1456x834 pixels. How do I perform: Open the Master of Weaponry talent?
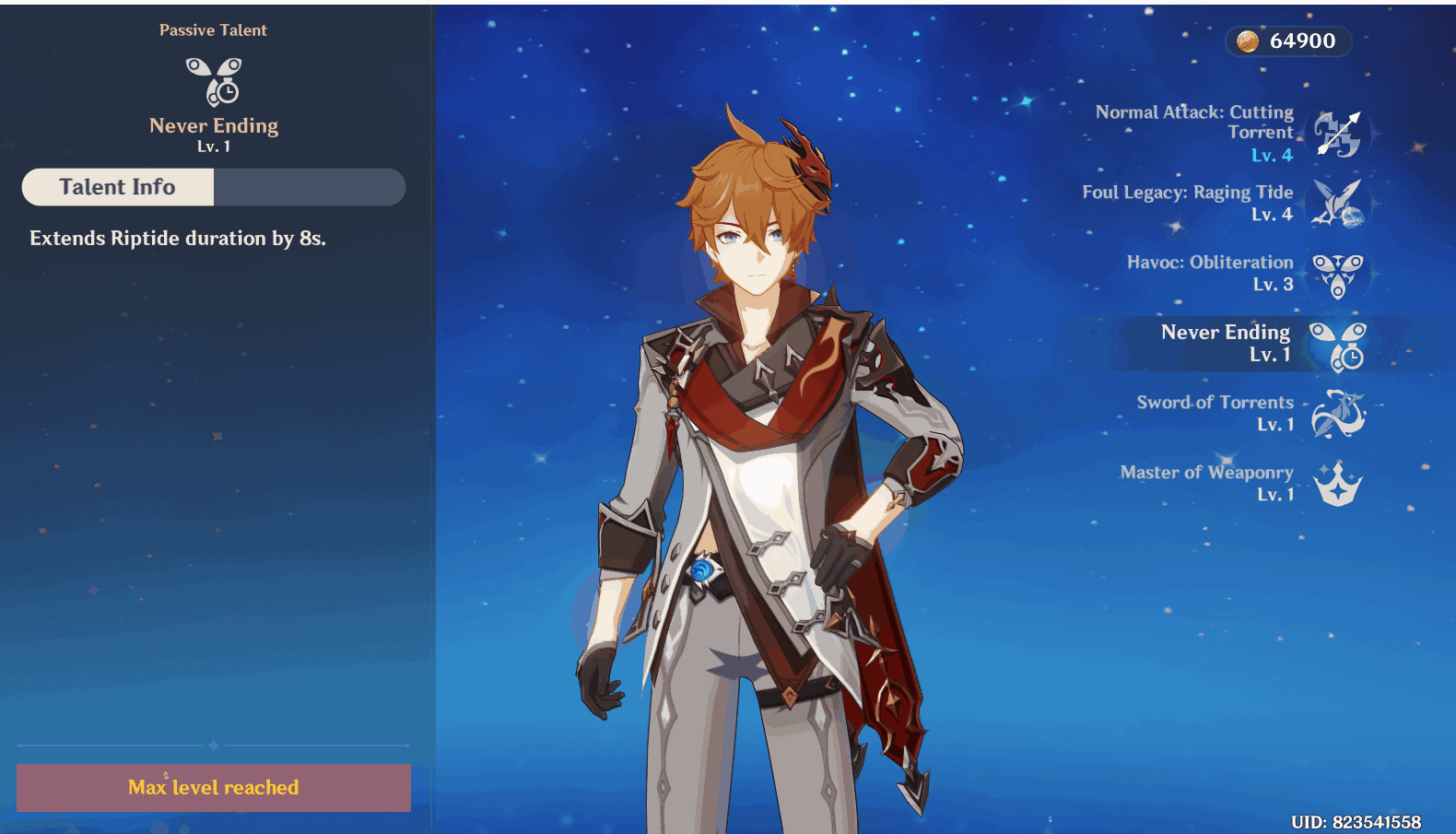pos(1336,484)
